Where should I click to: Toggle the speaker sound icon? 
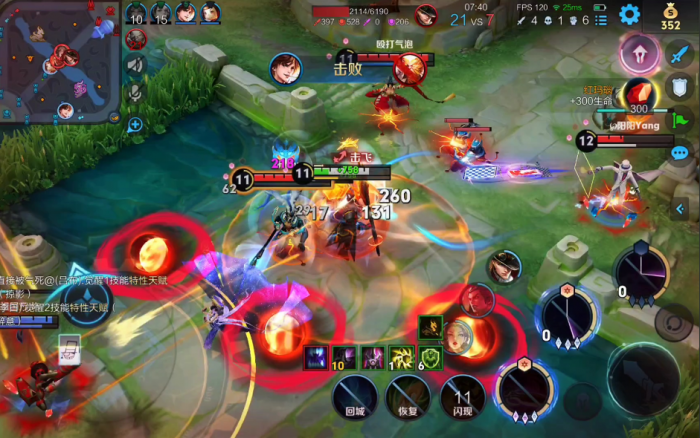tap(136, 64)
